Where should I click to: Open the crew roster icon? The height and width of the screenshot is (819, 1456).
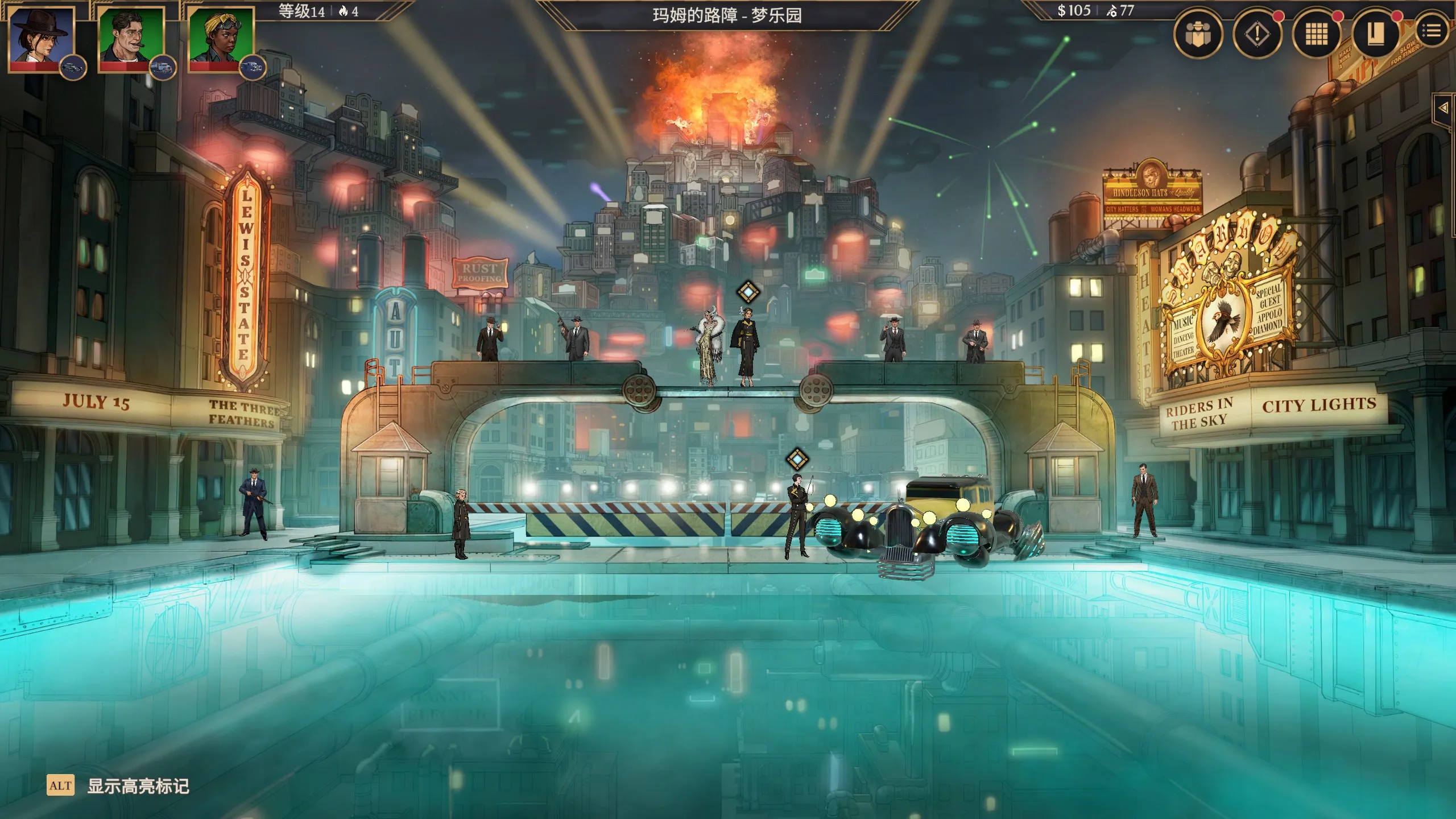point(1198,35)
